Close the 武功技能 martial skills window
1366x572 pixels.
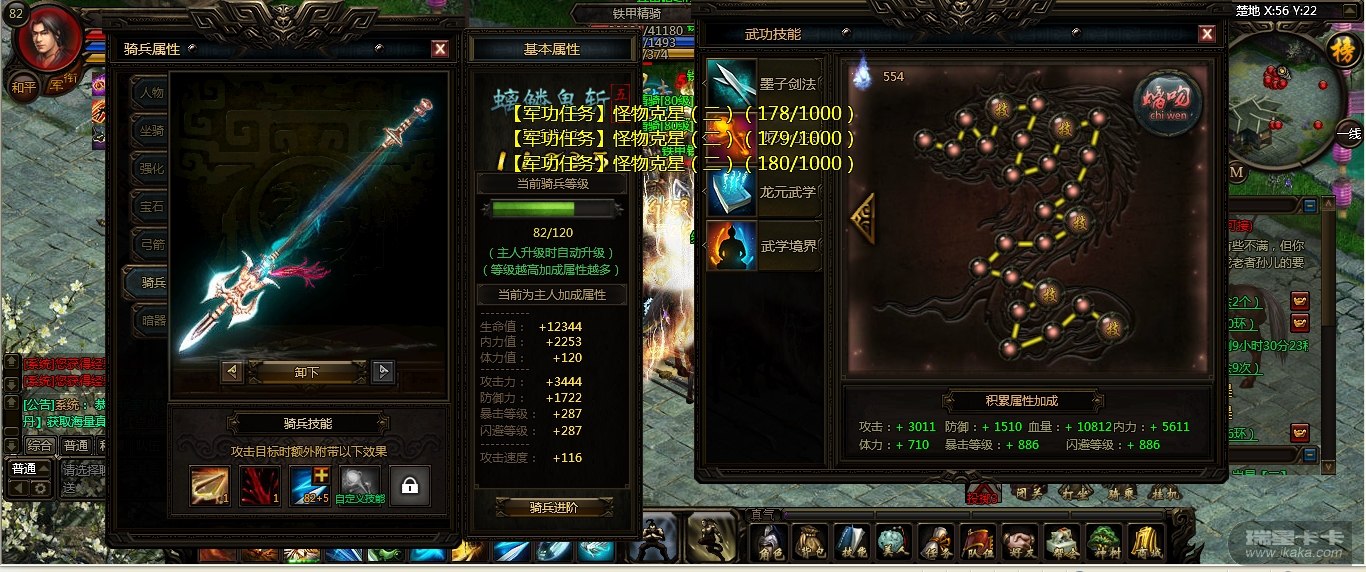(1207, 35)
